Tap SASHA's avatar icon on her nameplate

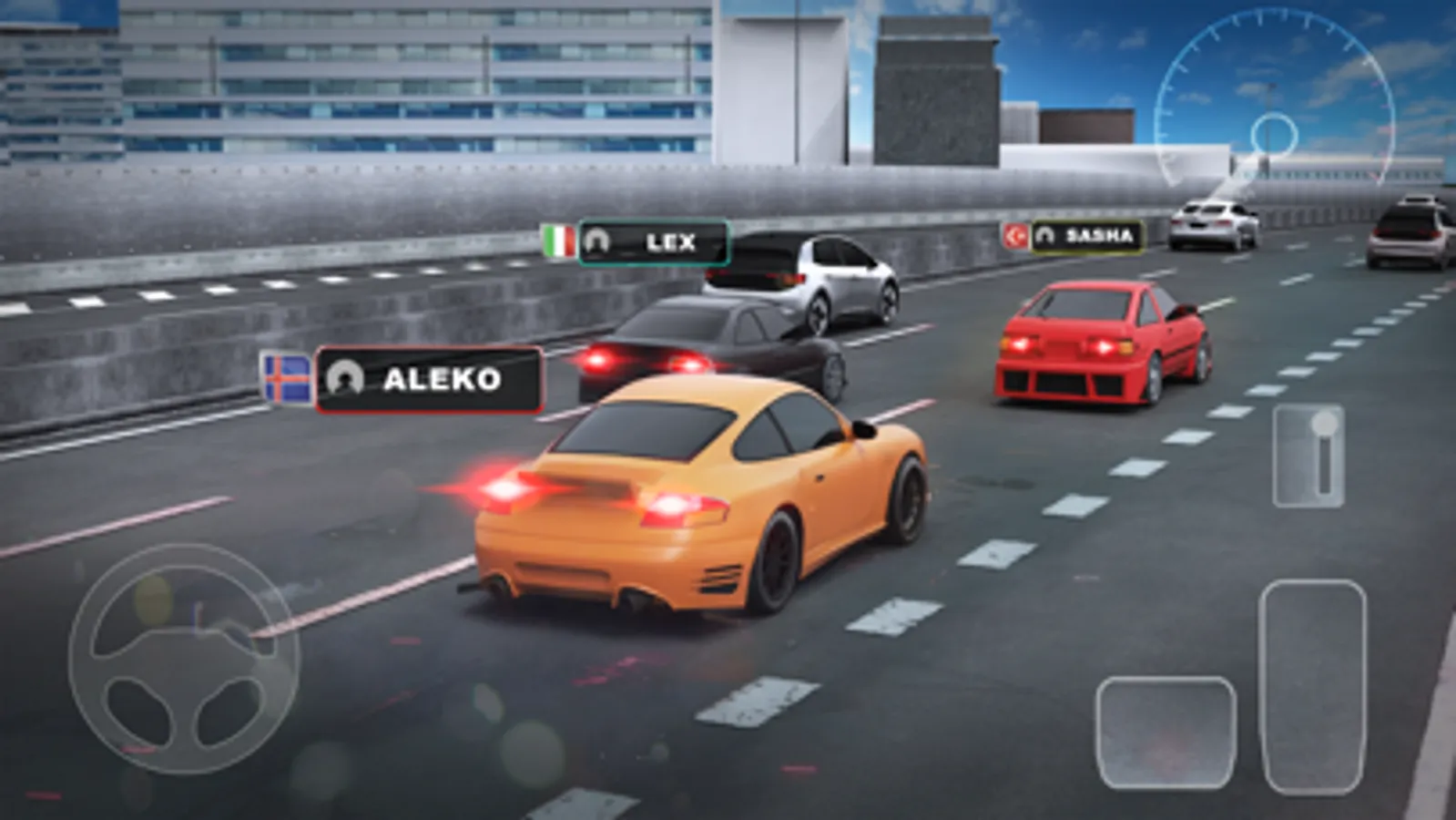pyautogui.click(x=1046, y=235)
